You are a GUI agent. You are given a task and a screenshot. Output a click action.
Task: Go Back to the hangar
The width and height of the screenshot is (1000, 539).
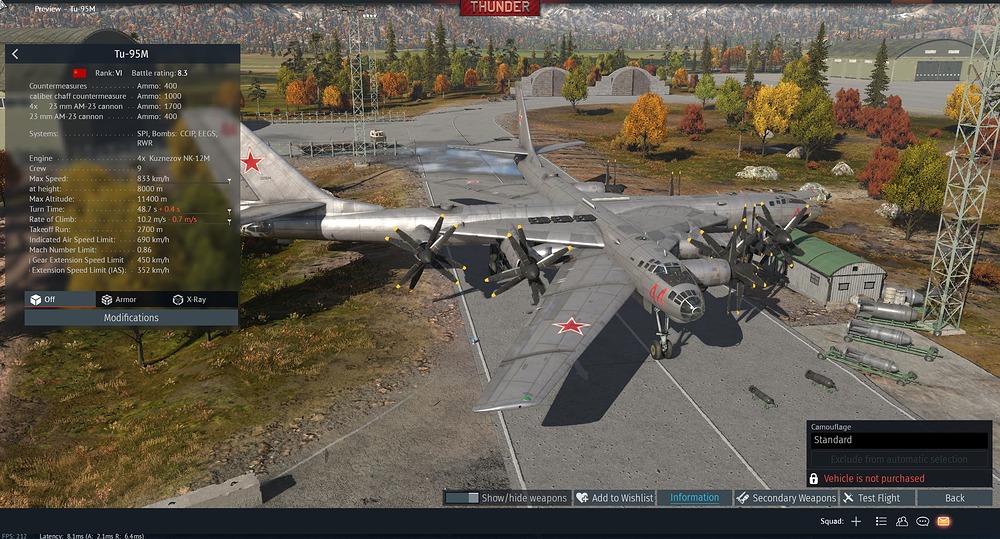coord(955,498)
